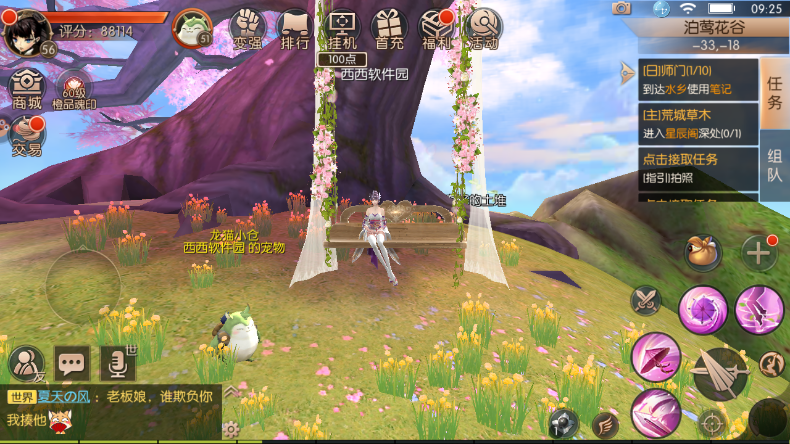The height and width of the screenshot is (444, 790).
Task: Activate the world voice microphone button
Action: point(117,362)
